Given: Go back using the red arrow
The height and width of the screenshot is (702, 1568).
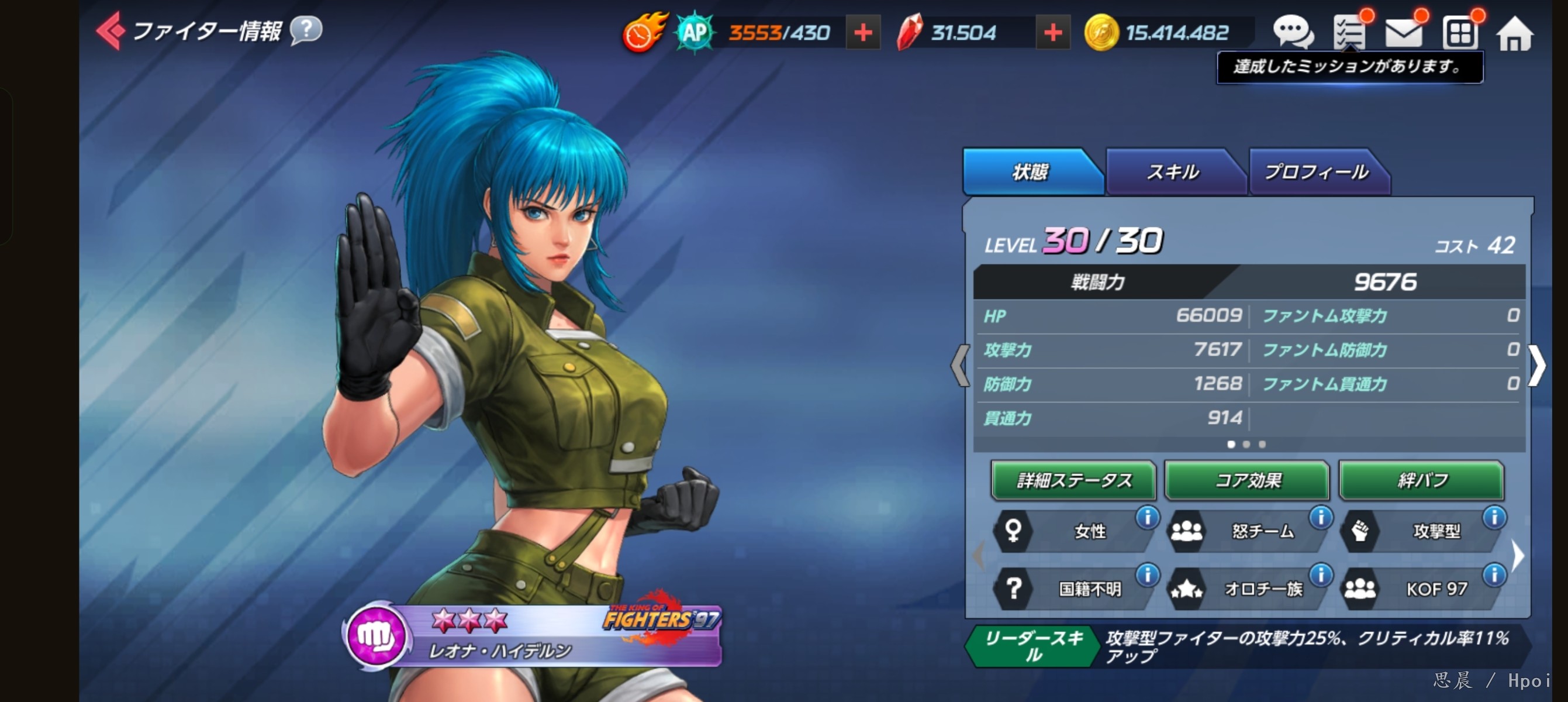Looking at the screenshot, I should (x=110, y=30).
